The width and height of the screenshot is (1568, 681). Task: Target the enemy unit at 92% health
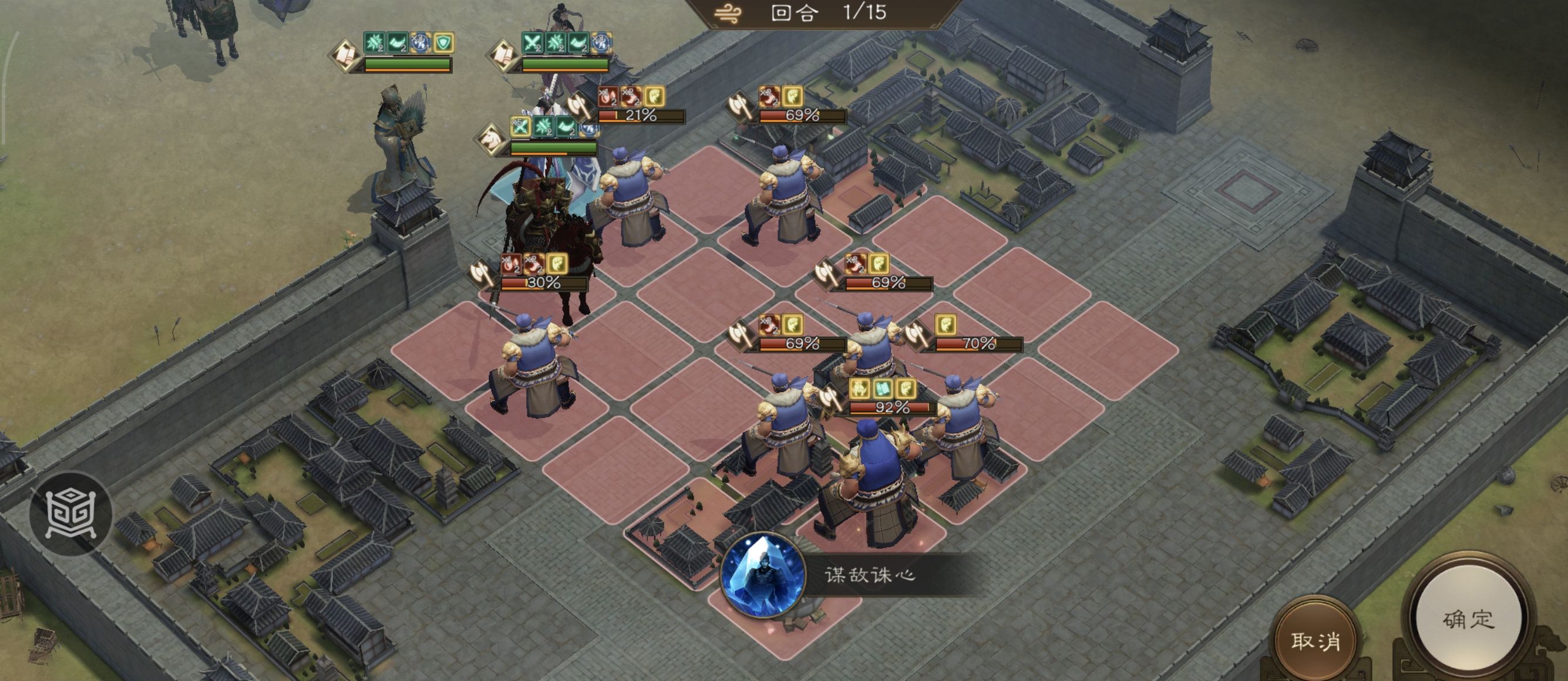pos(870,481)
